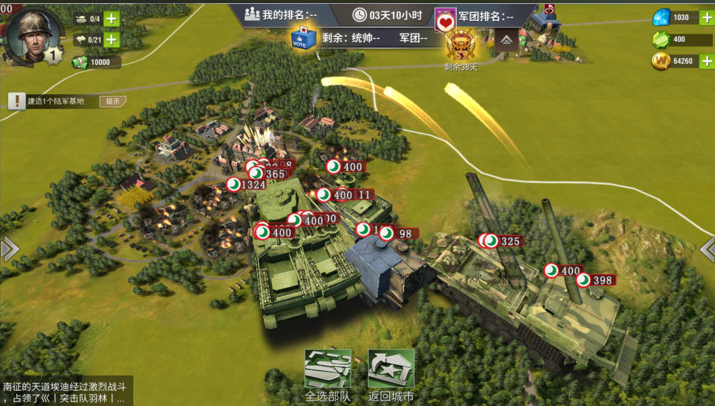715x406 pixels.
Task: Open the build army base quest tracker
Action: [x=55, y=101]
